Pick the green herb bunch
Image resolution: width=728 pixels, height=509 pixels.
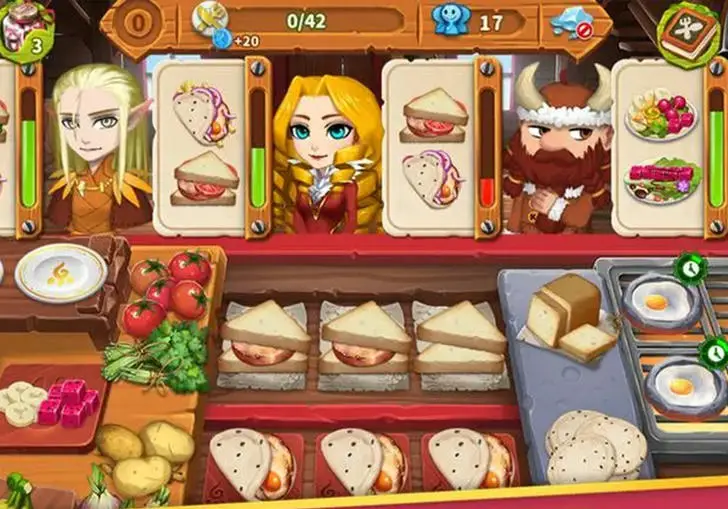(x=154, y=355)
